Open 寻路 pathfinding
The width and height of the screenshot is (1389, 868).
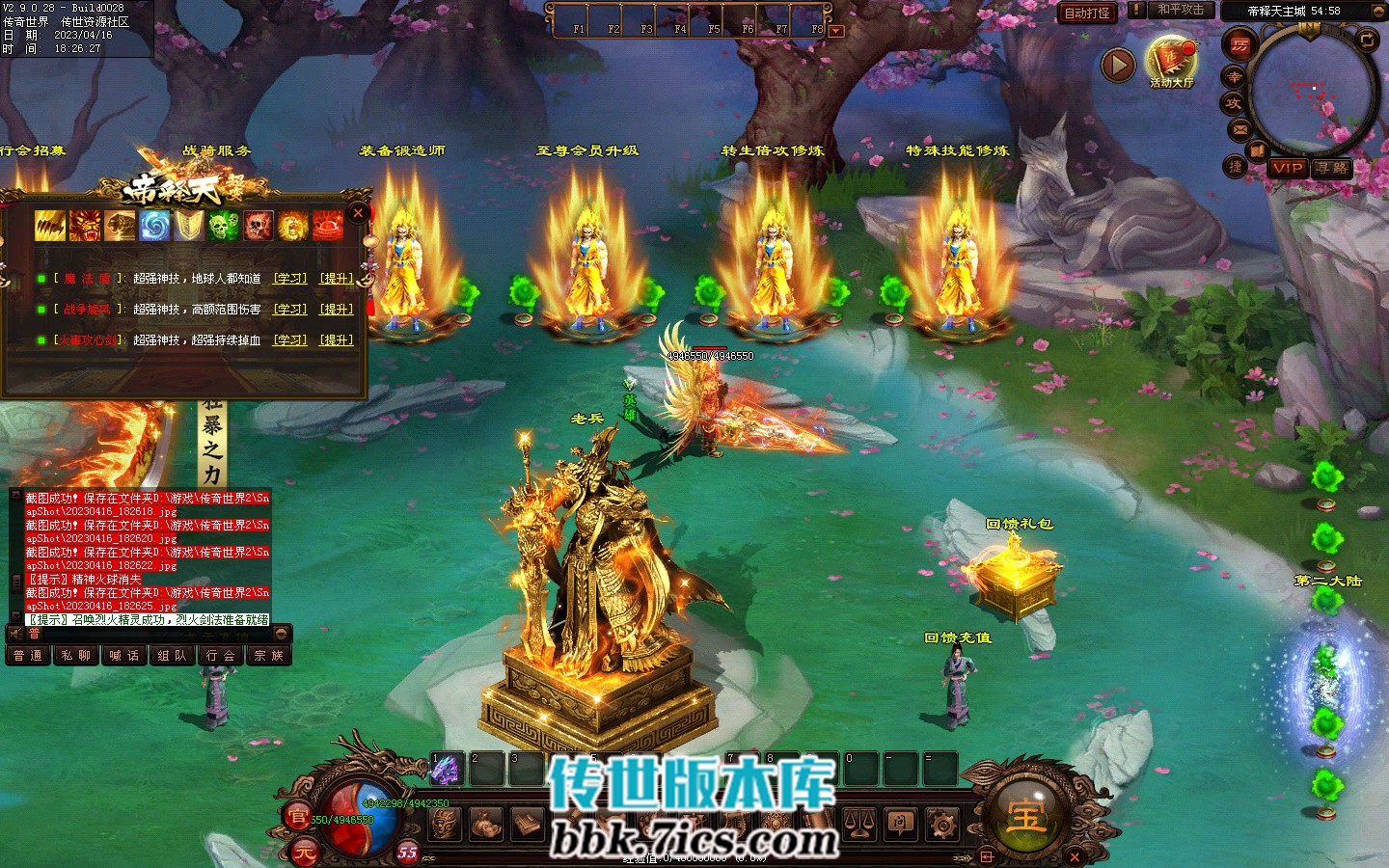(1331, 168)
